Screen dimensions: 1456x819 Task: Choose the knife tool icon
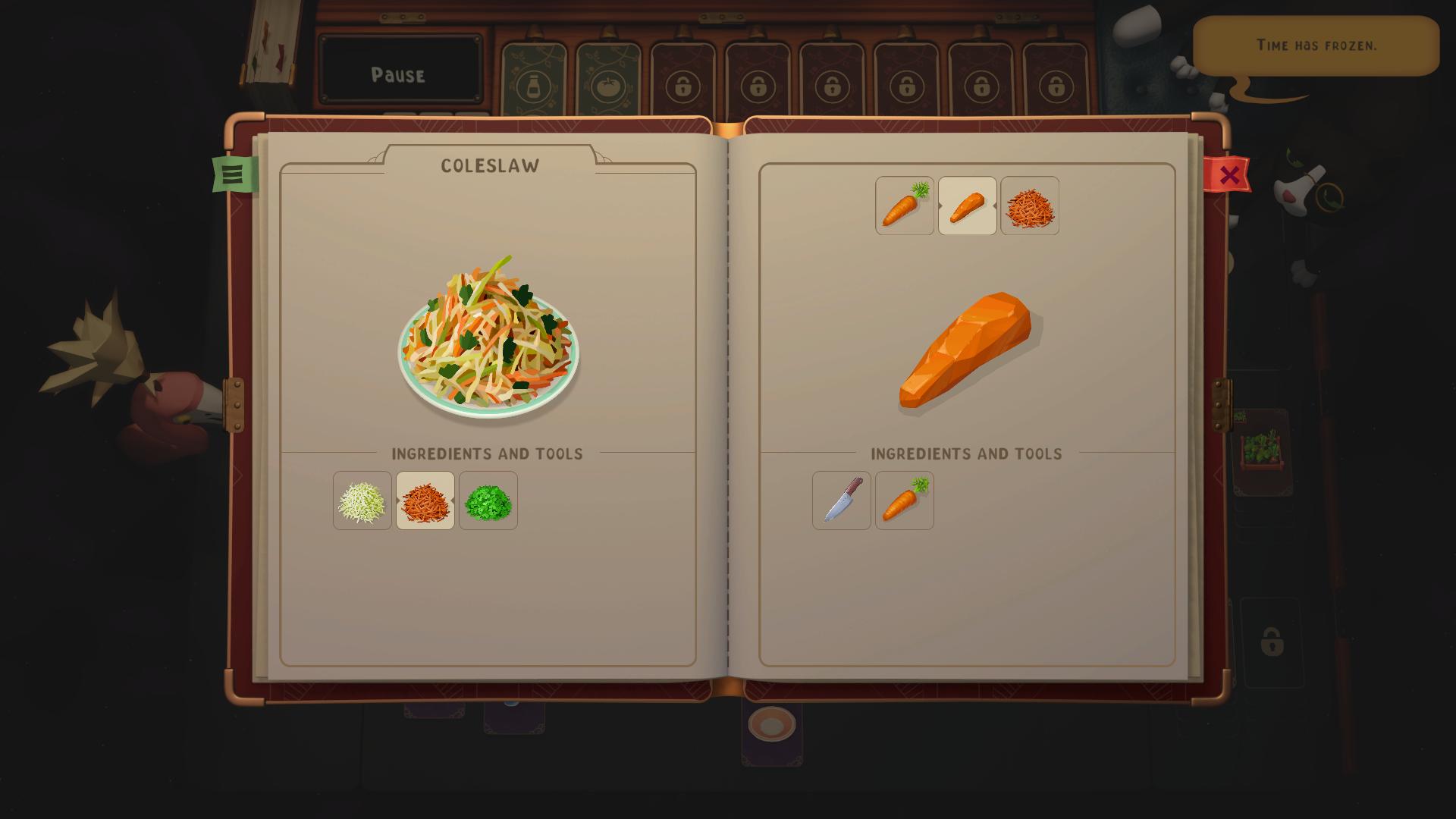click(842, 500)
